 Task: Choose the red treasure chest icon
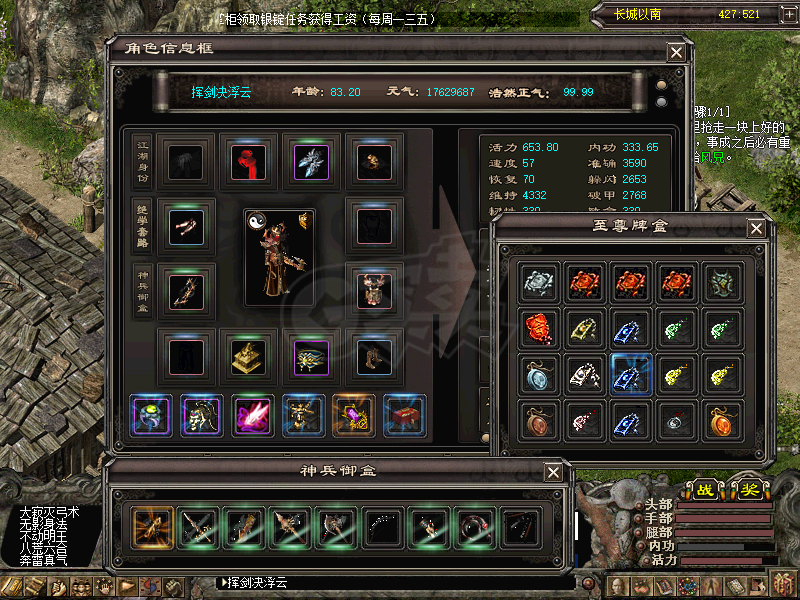[405, 416]
